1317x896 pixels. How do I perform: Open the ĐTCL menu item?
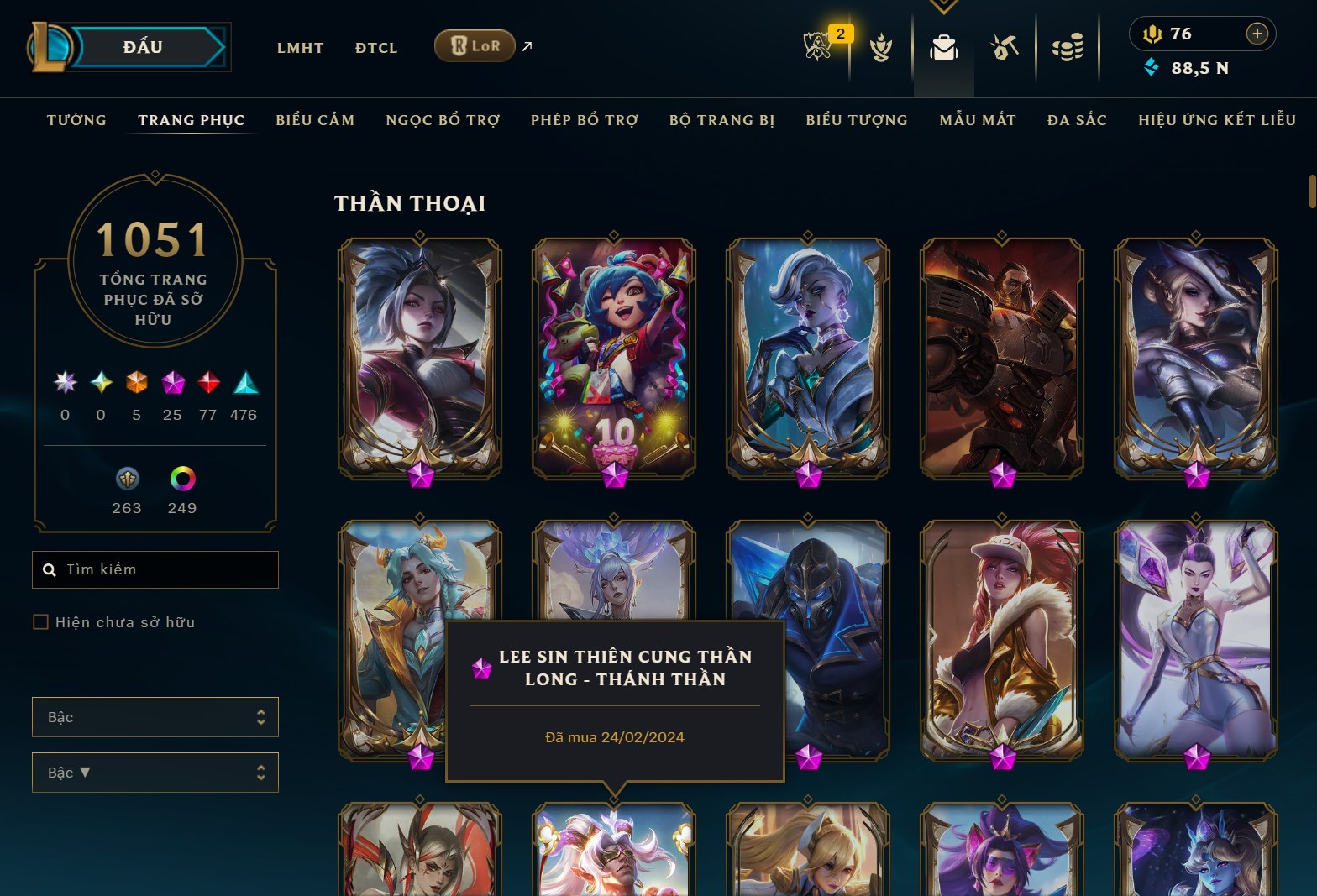click(x=375, y=48)
